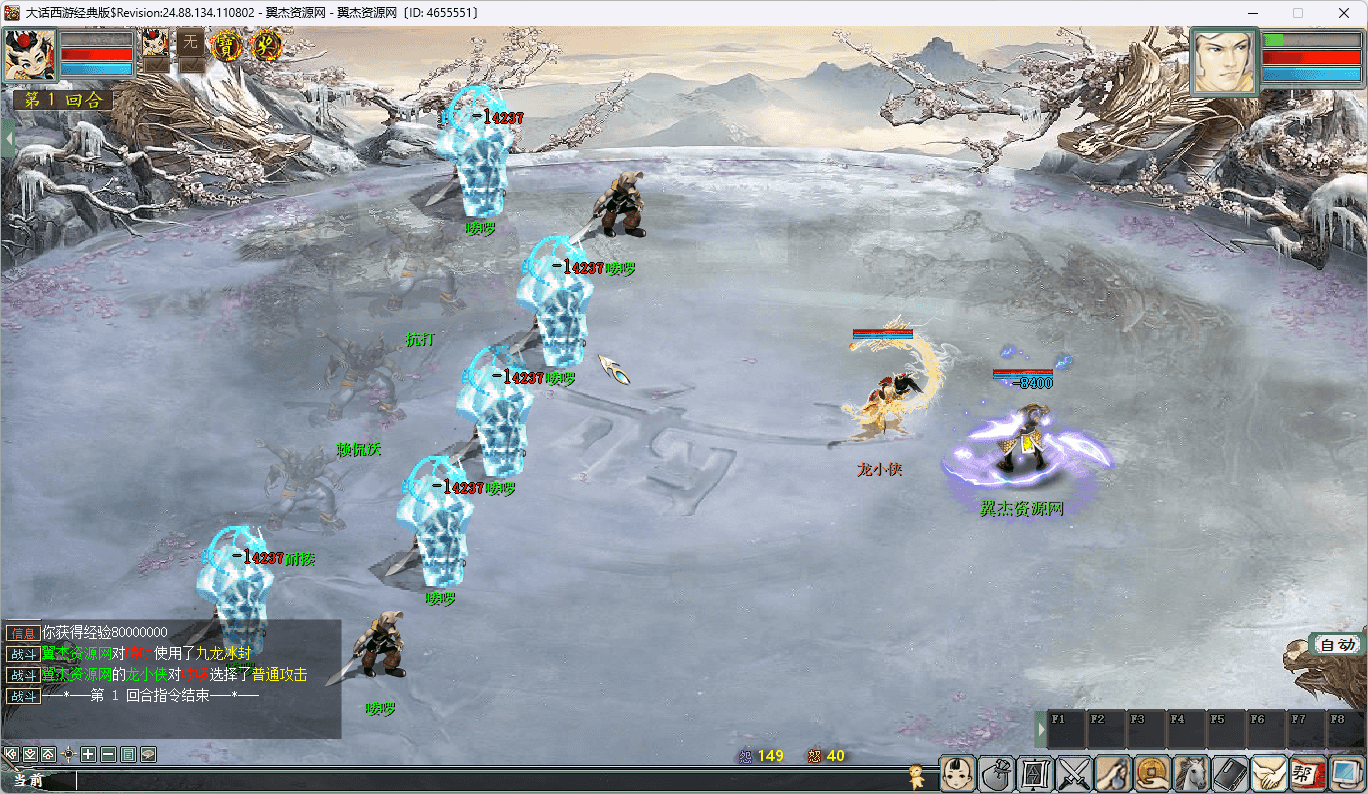Open the handshake friends icon
Screen dimensions: 1368x794
coord(1270,774)
